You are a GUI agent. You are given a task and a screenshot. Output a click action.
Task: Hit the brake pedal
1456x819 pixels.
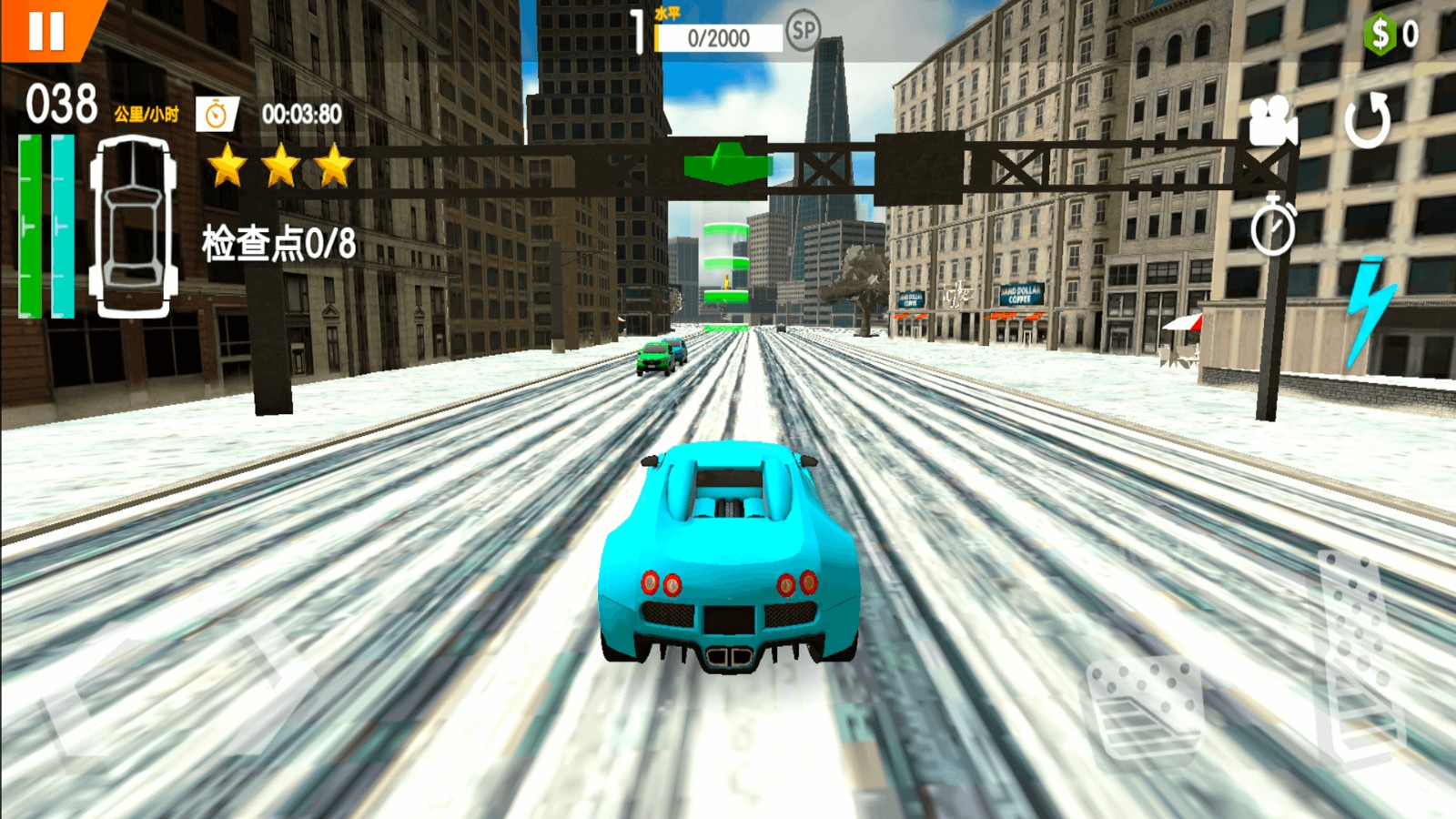1147,708
